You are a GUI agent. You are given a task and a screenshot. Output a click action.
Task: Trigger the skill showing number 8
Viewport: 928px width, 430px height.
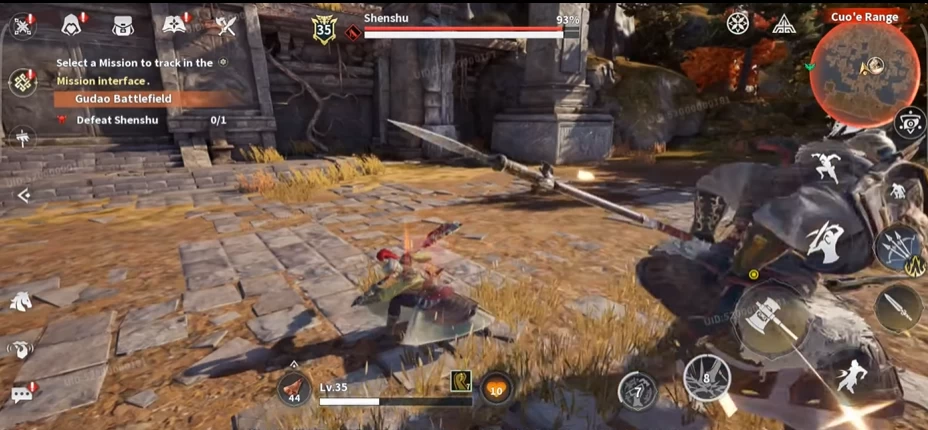(707, 378)
